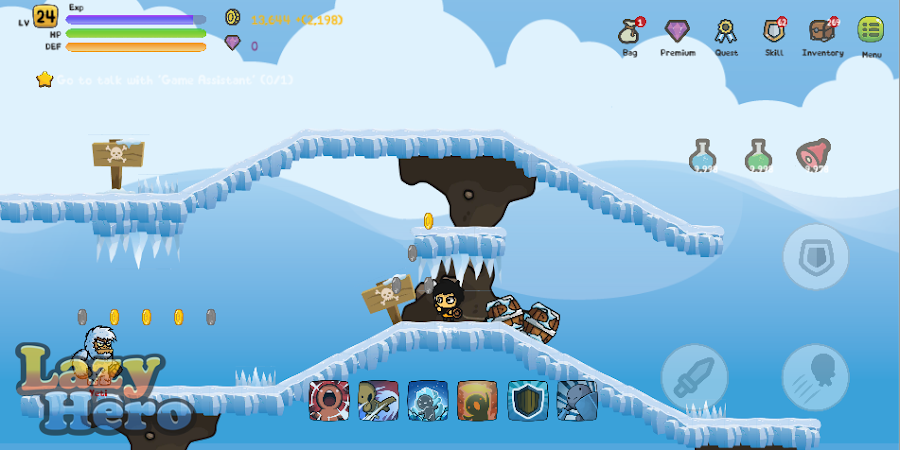Open the Inventory chest
900x450 pixels.
[822, 32]
